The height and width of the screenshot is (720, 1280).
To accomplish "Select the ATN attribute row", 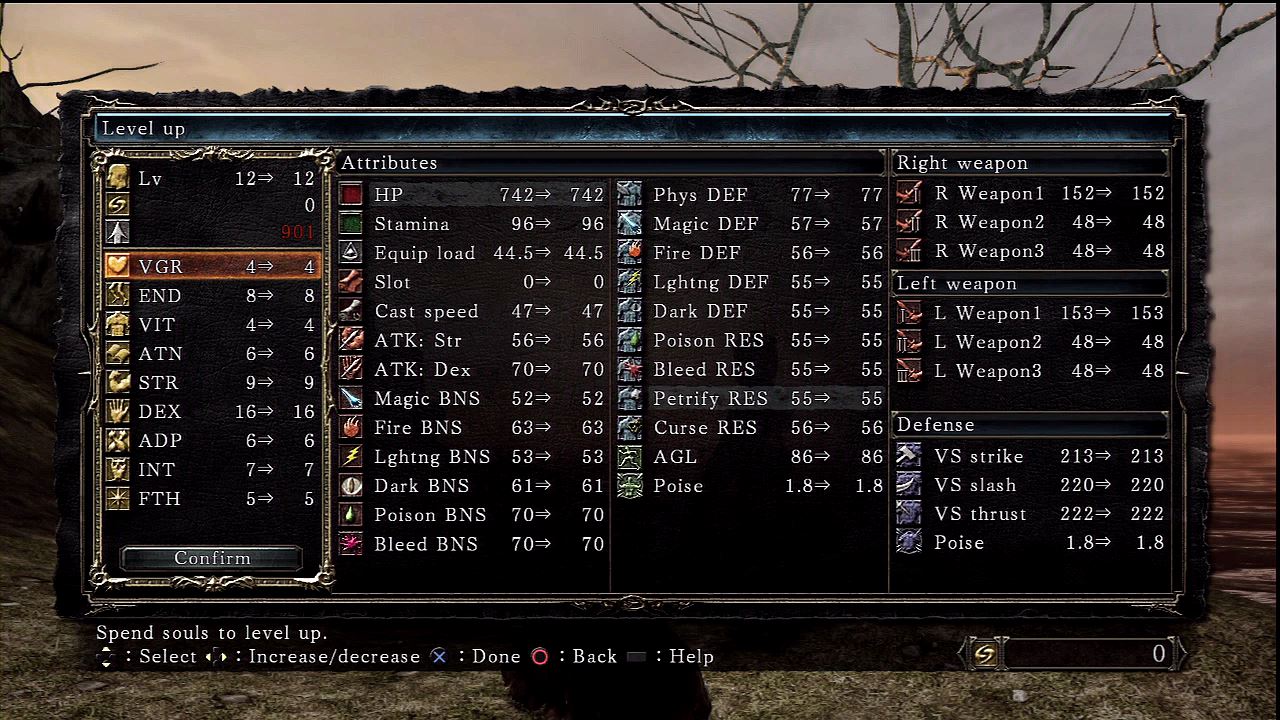I will [x=211, y=354].
